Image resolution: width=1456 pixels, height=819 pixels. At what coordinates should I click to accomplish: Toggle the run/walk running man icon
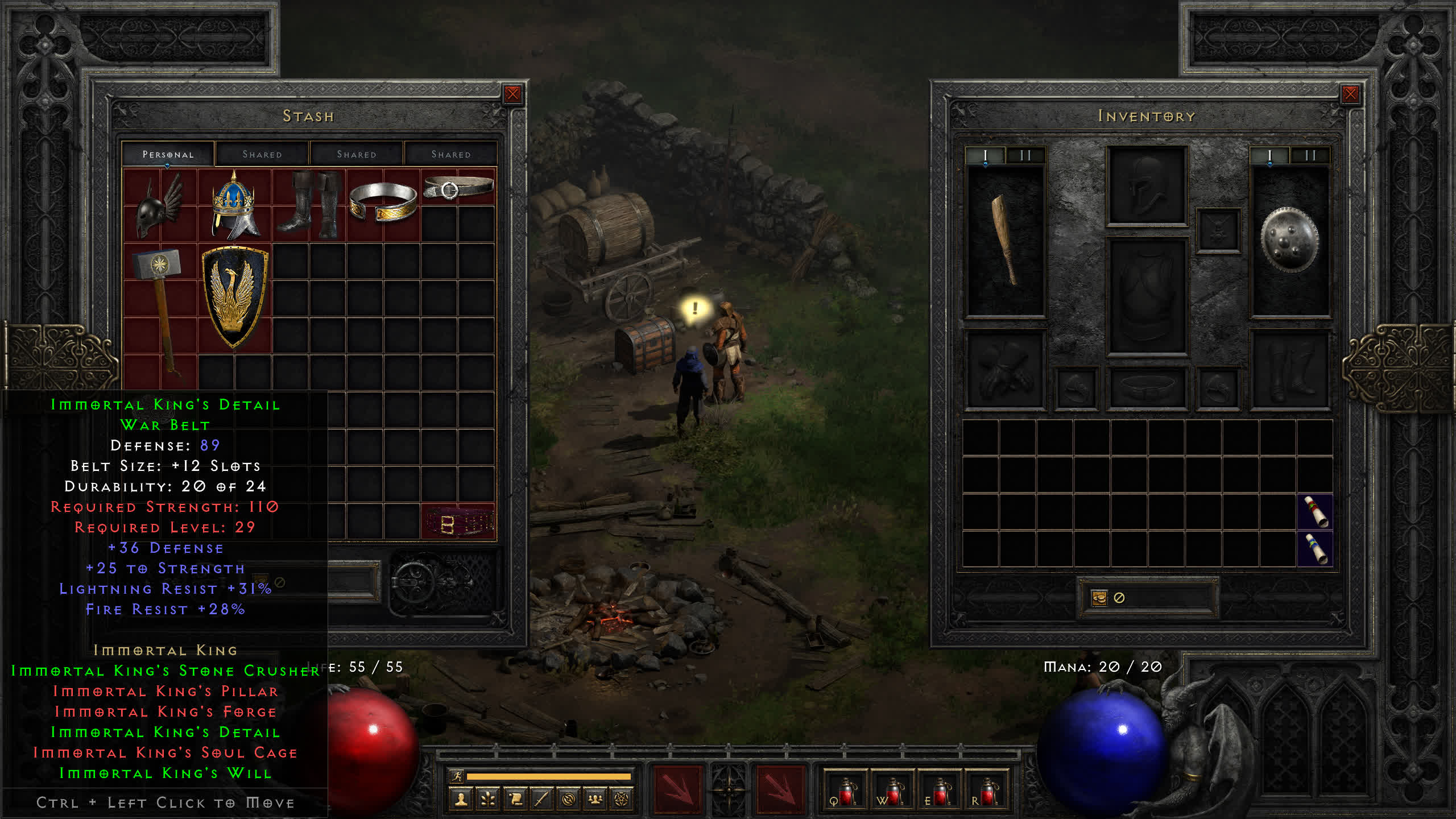[457, 776]
